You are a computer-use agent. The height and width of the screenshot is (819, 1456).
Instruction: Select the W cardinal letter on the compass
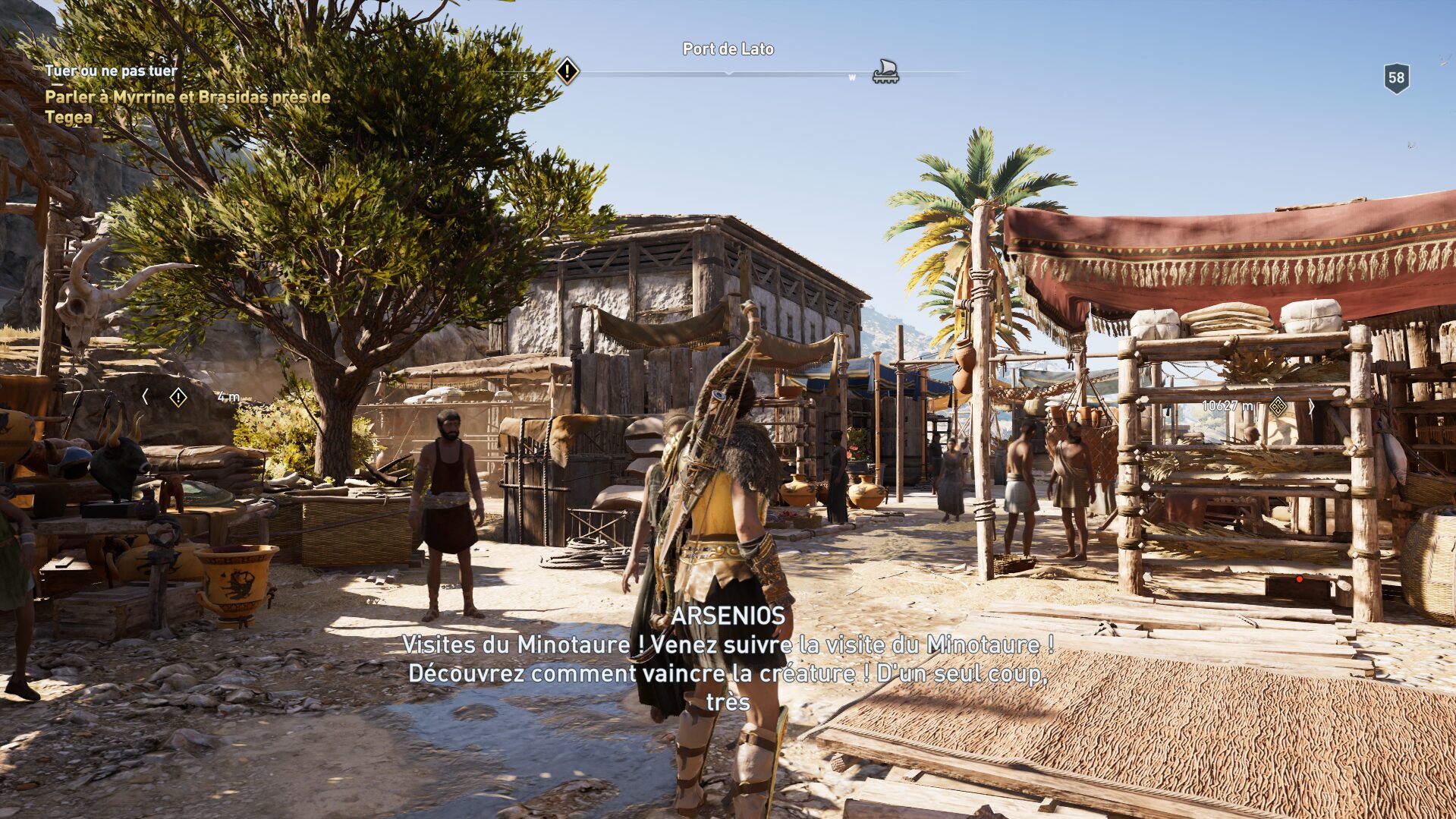[x=854, y=77]
